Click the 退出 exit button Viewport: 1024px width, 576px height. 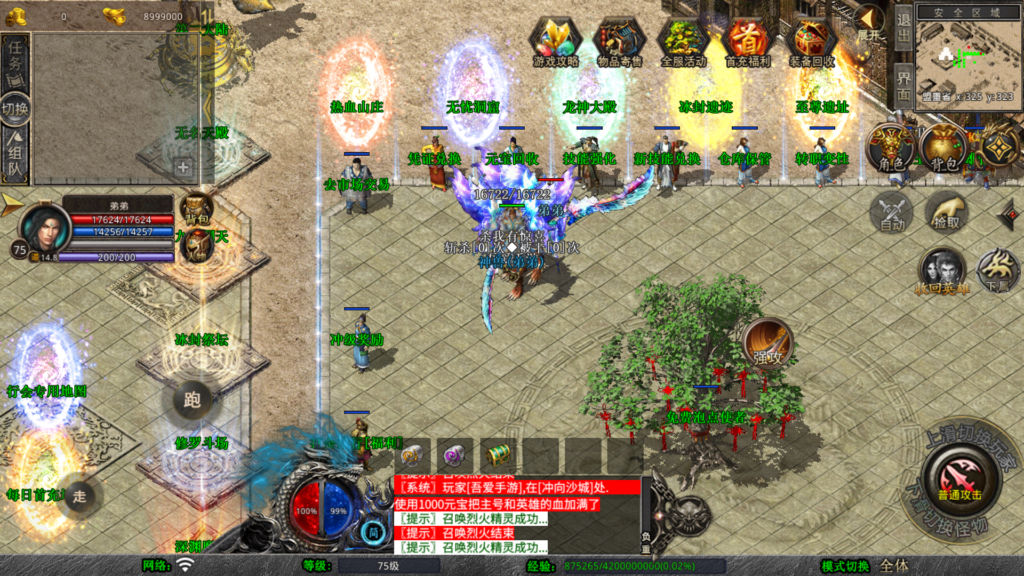[903, 27]
